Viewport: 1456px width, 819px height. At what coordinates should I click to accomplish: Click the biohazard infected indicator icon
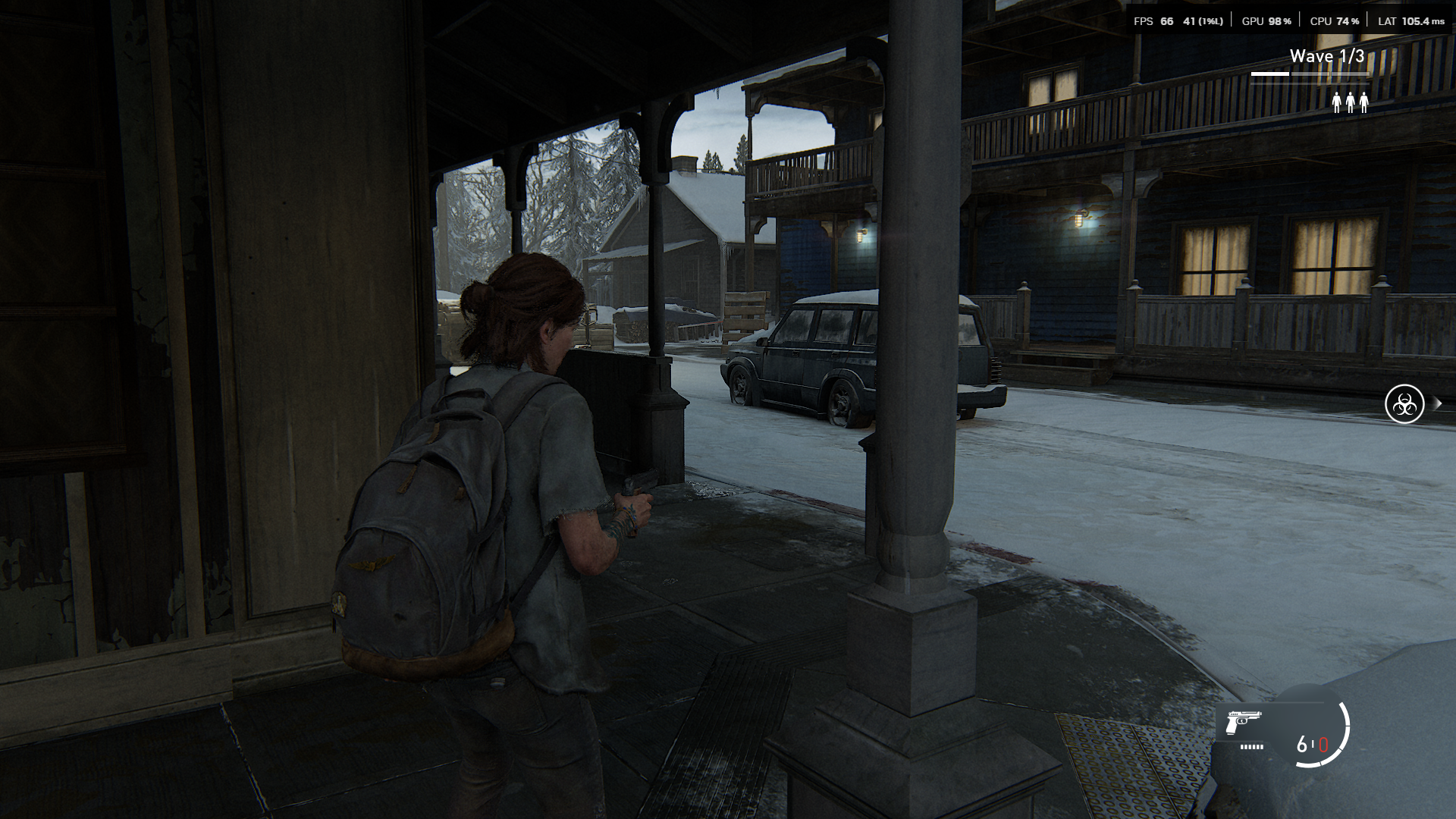pos(1404,404)
